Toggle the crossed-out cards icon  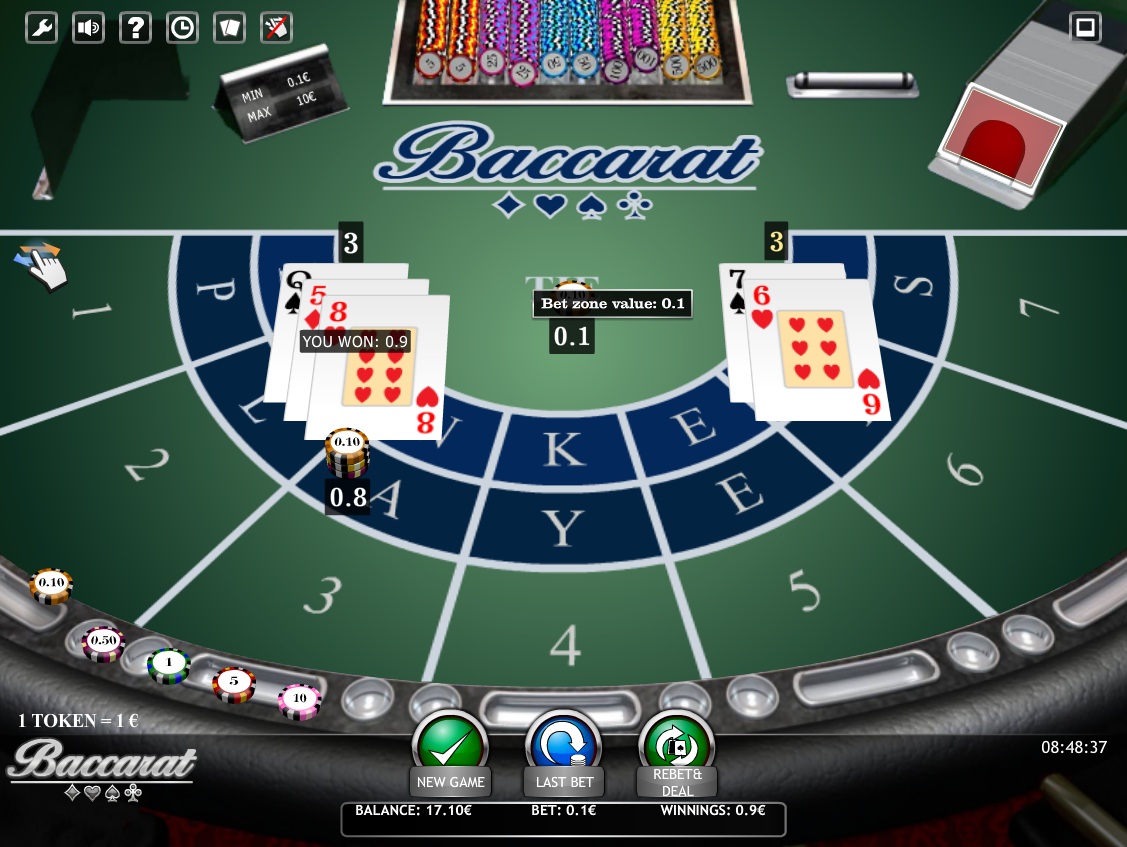pos(276,27)
